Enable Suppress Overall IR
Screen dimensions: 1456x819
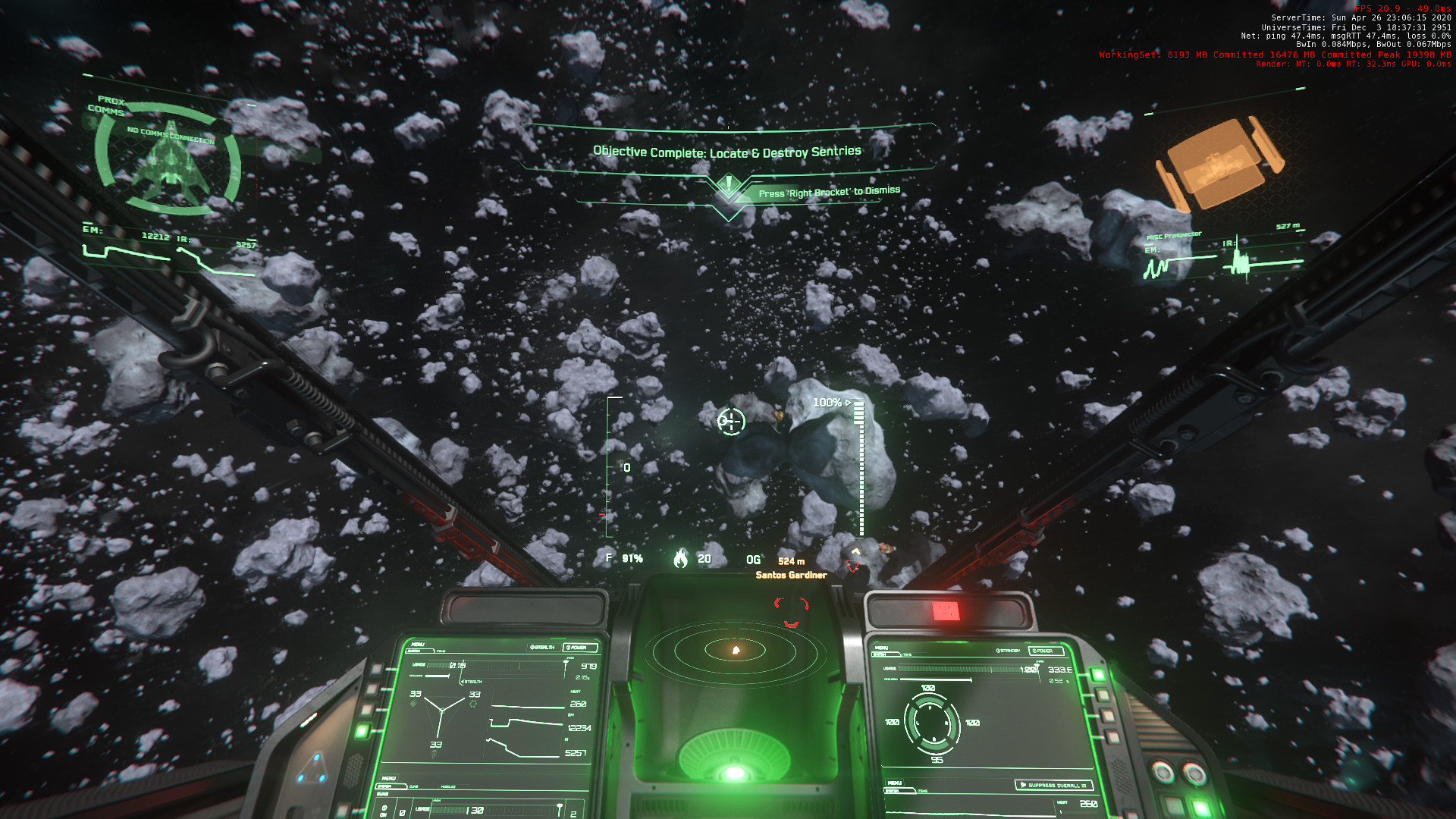(x=1054, y=785)
